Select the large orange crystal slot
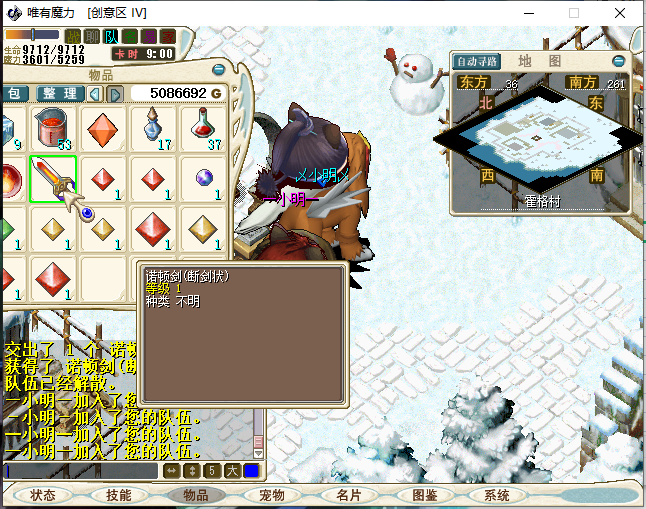646x509 pixels. tap(103, 129)
